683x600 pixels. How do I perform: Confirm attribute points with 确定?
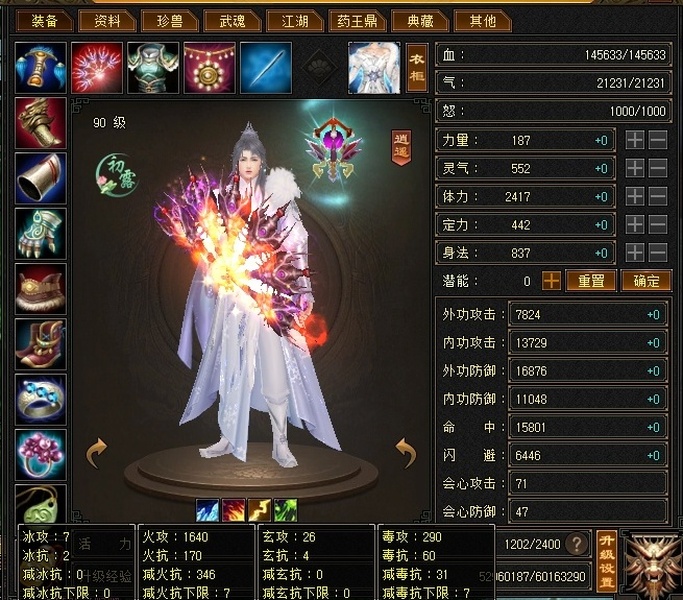click(x=645, y=281)
